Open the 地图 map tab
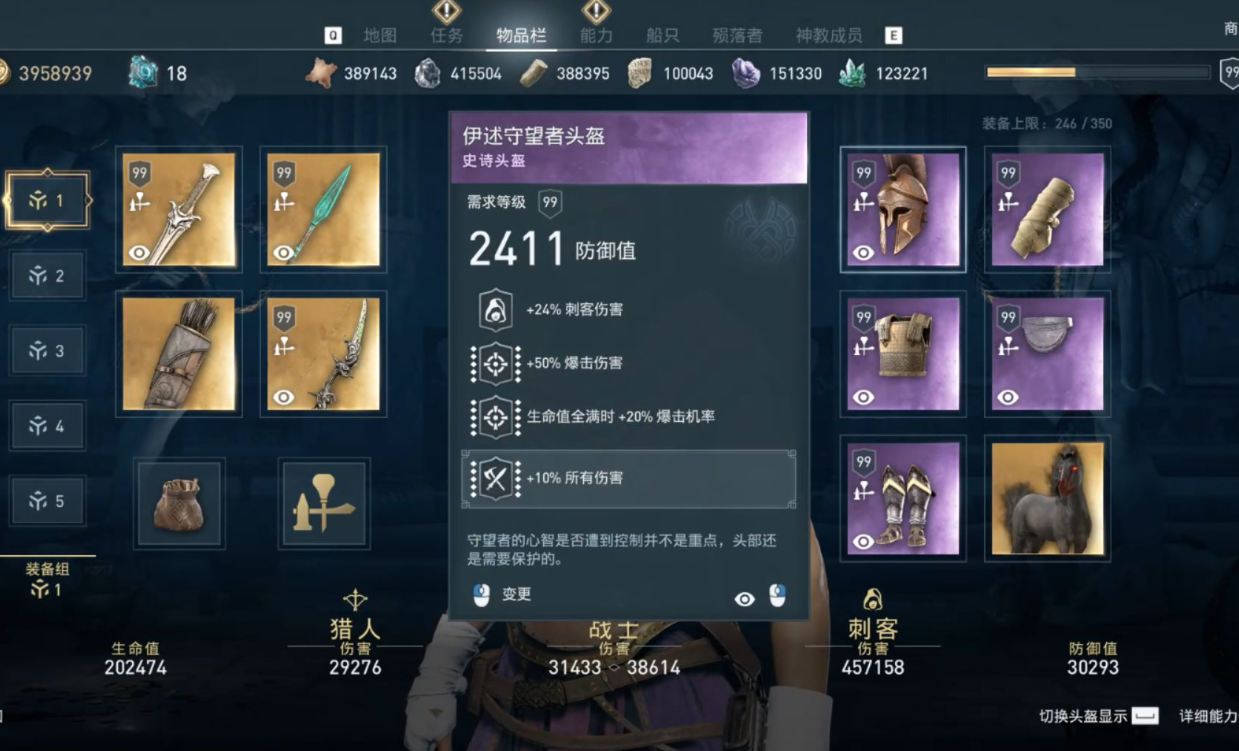The image size is (1239, 751). click(x=380, y=35)
